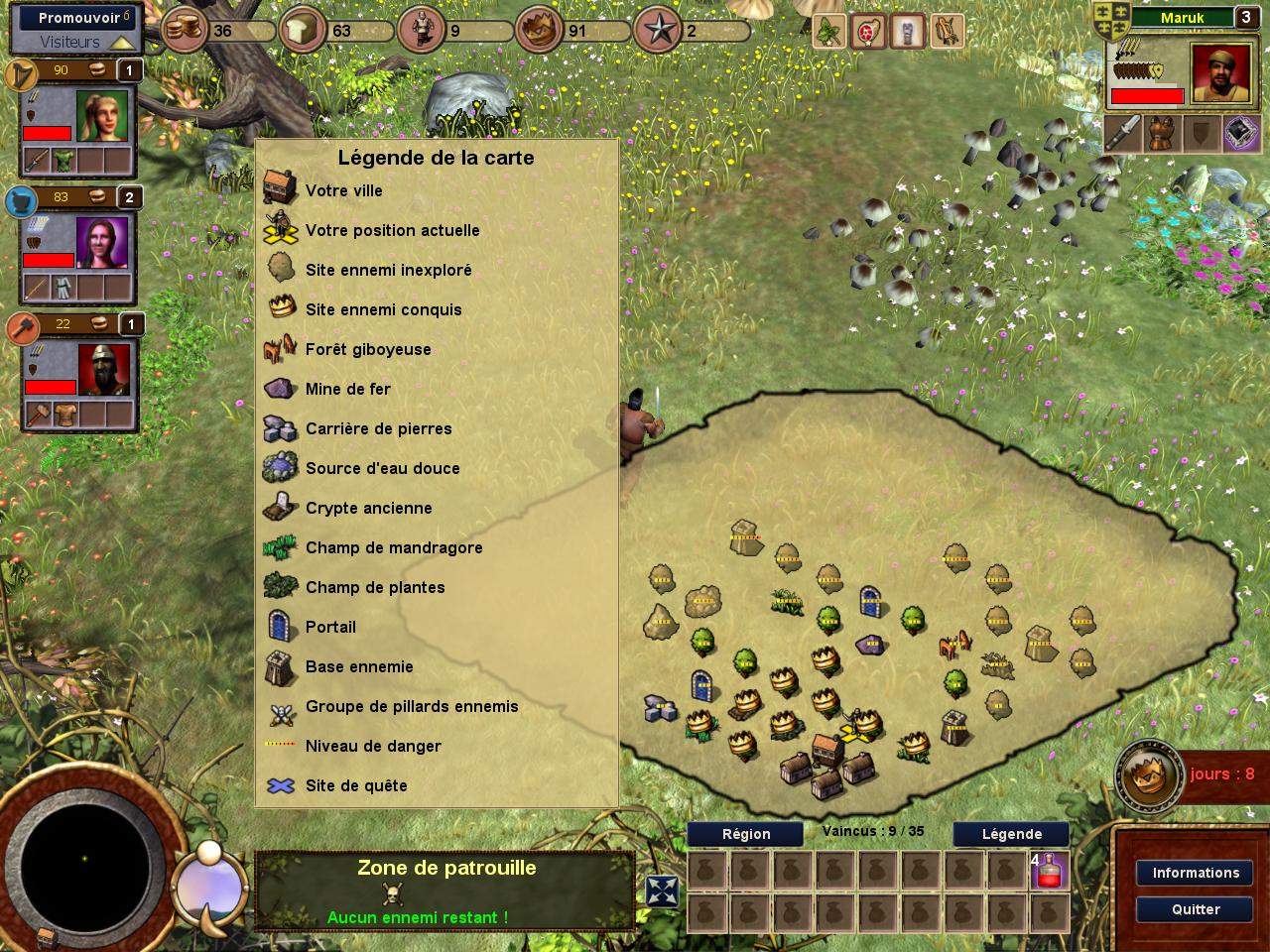Click Maruk's leather armor slot
The image size is (1270, 952).
tap(1162, 134)
